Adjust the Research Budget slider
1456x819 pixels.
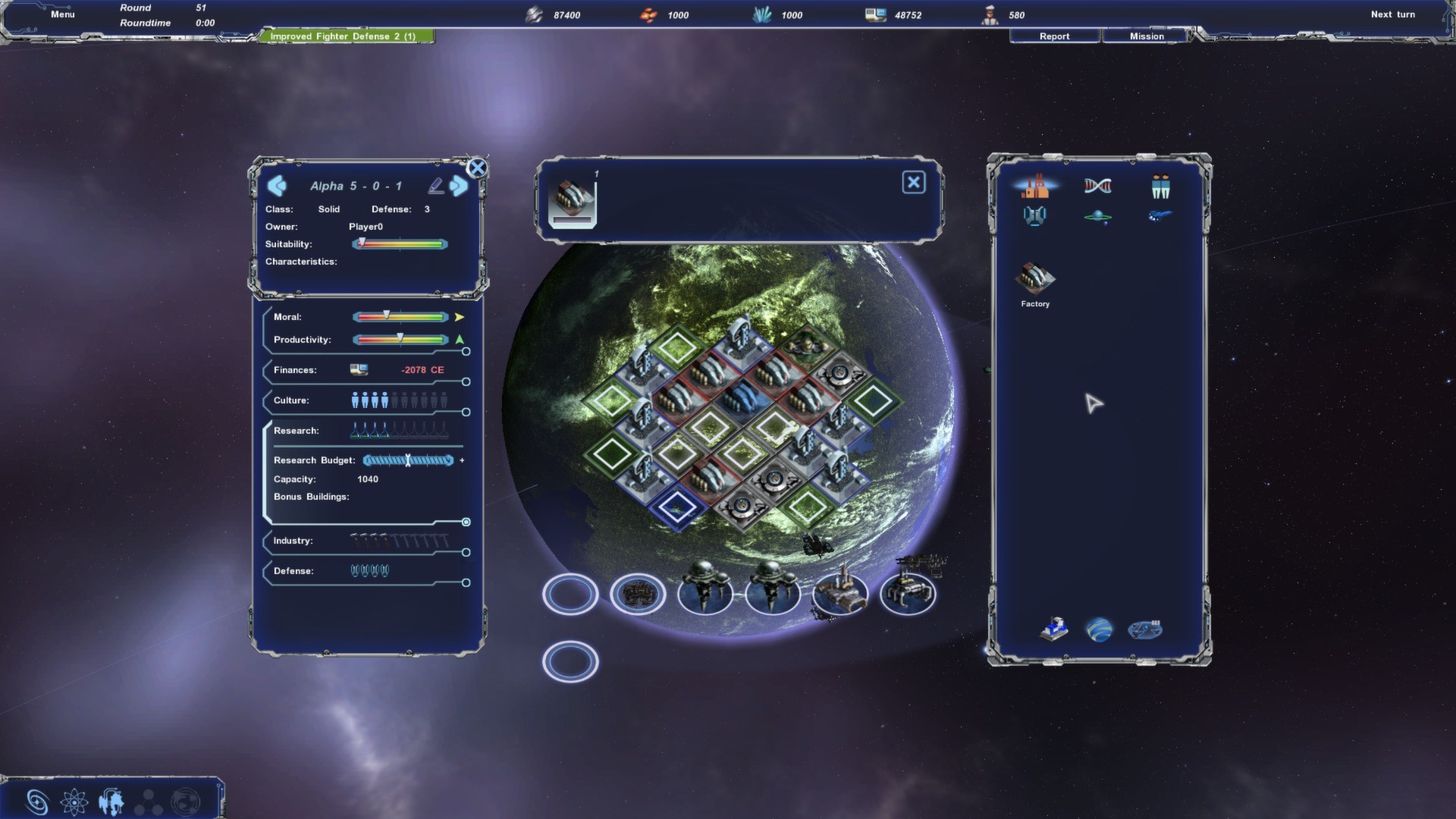pyautogui.click(x=408, y=460)
